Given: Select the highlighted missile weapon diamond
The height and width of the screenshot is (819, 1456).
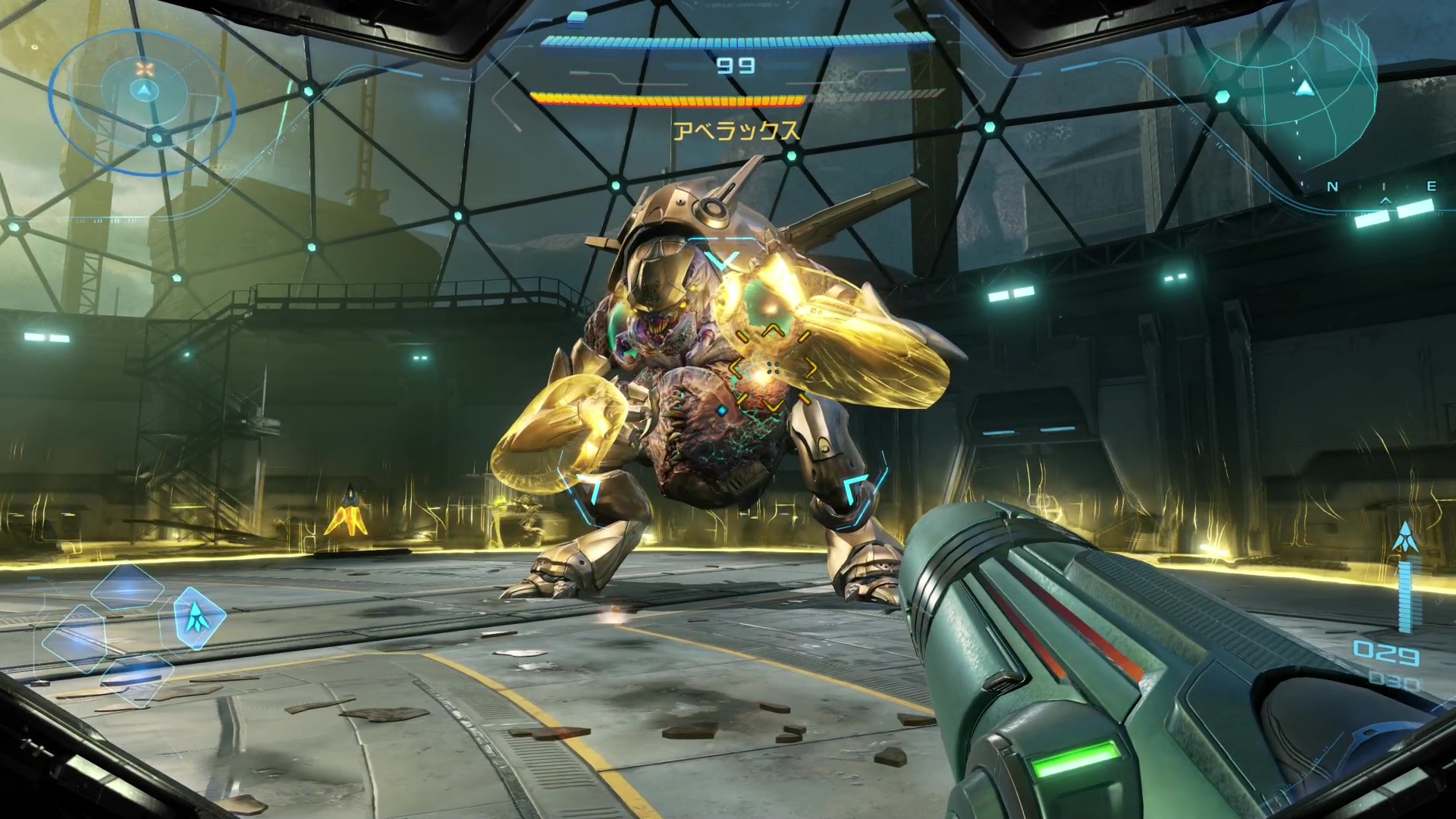Looking at the screenshot, I should [x=199, y=618].
